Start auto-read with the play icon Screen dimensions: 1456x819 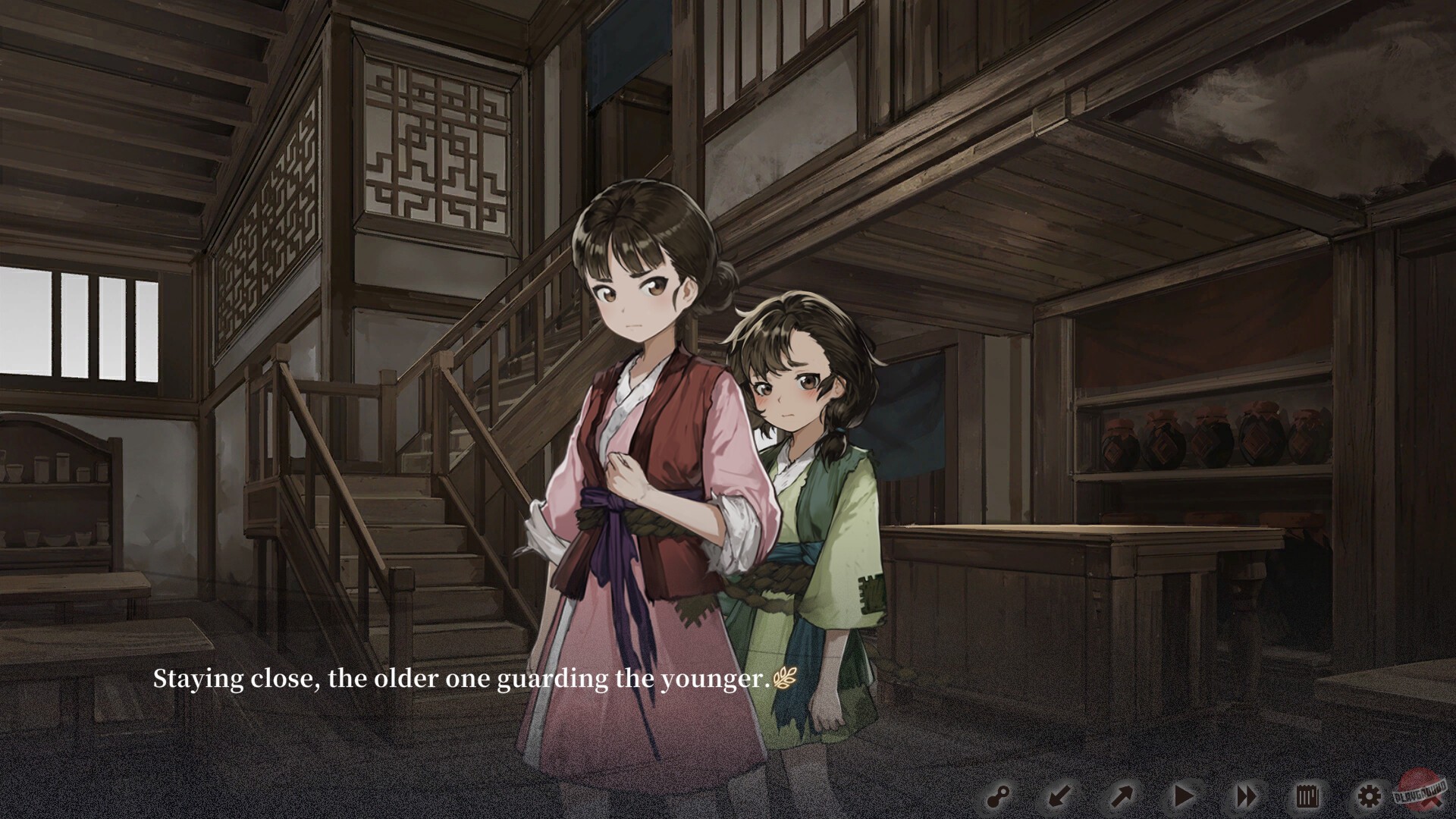click(1183, 796)
